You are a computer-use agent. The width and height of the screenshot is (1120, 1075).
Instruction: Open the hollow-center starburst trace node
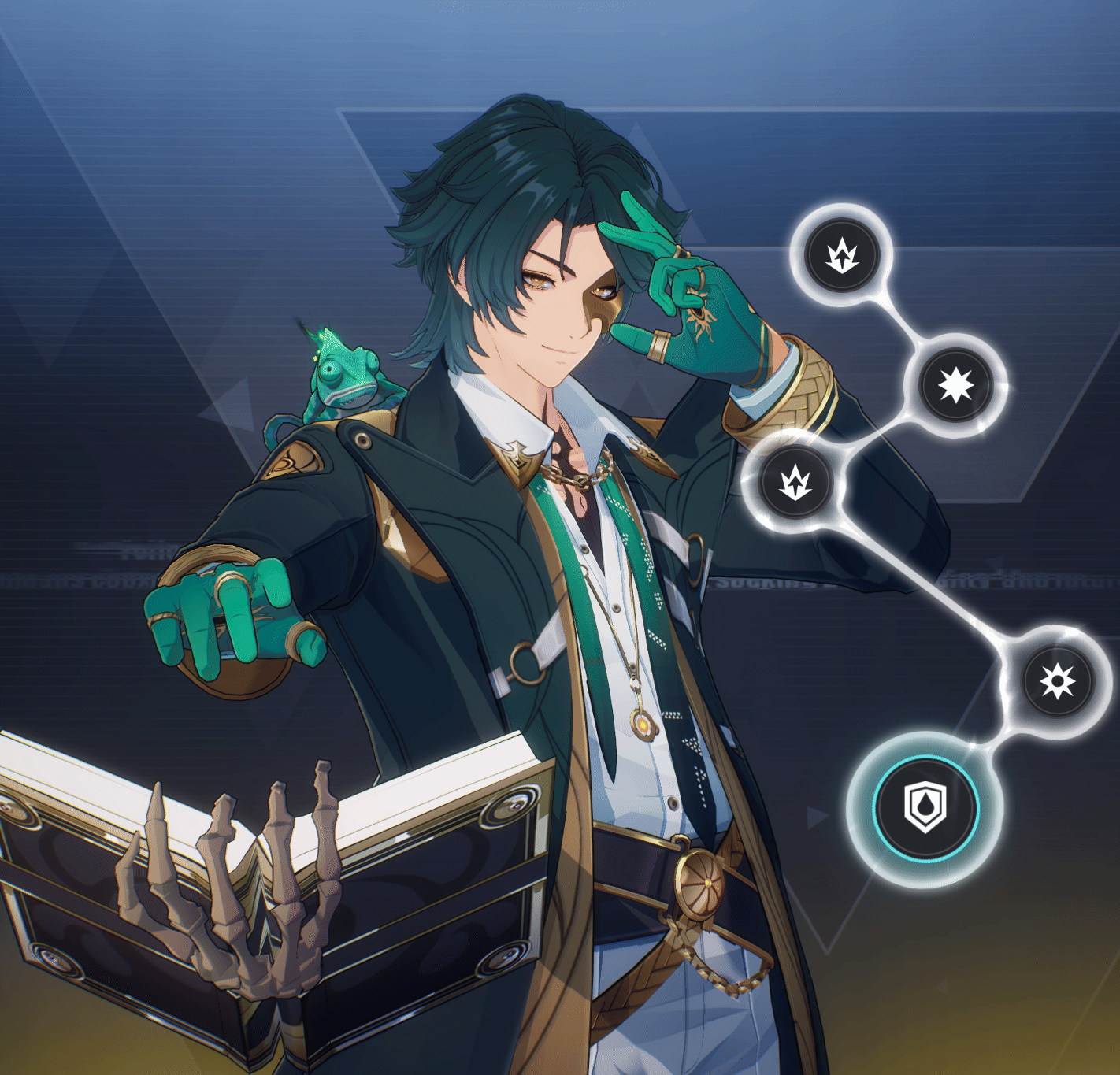click(x=1057, y=681)
